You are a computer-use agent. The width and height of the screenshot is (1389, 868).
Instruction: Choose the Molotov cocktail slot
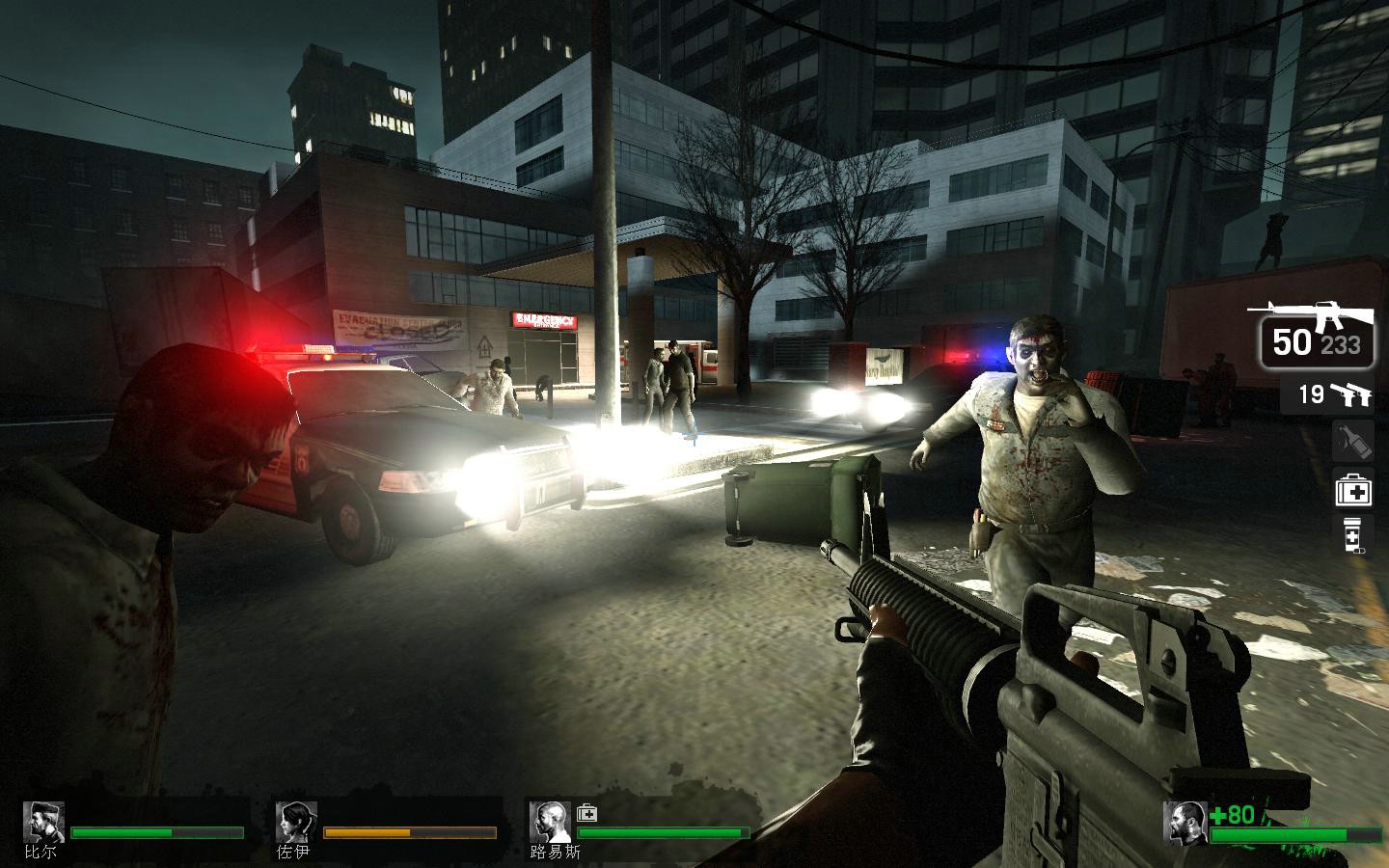pyautogui.click(x=1352, y=441)
